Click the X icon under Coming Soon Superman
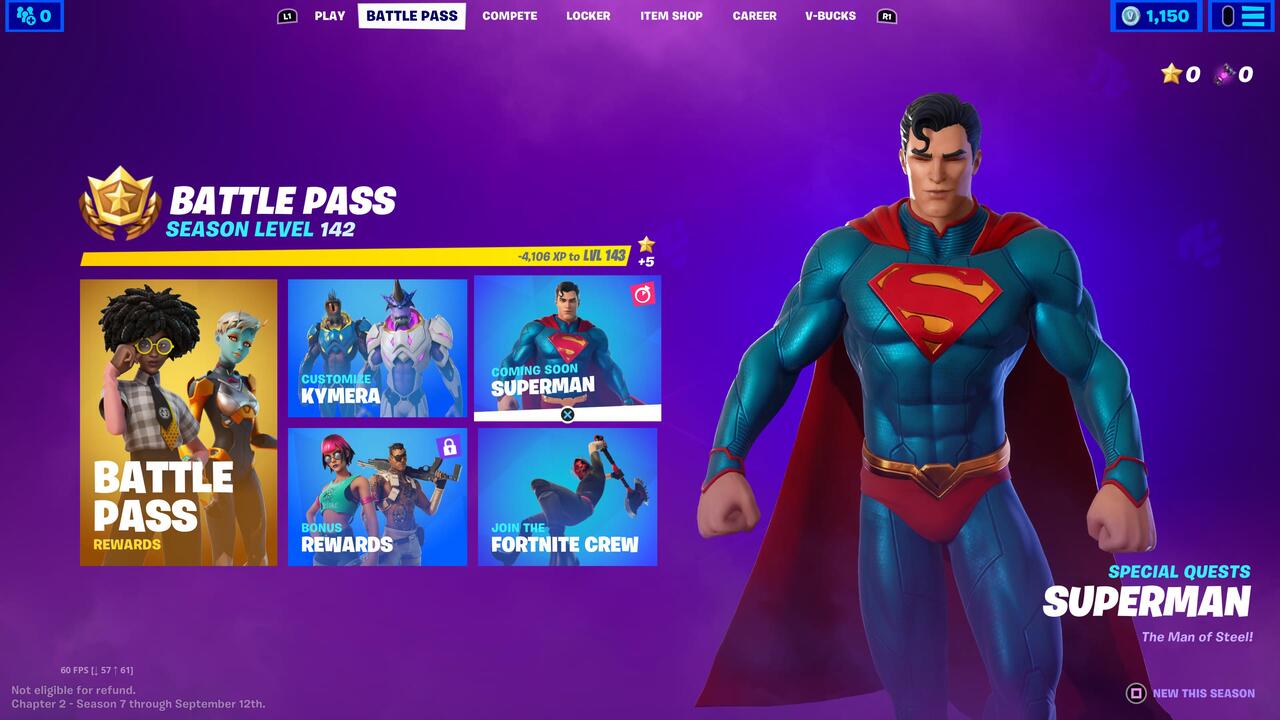The image size is (1280, 720). click(568, 414)
